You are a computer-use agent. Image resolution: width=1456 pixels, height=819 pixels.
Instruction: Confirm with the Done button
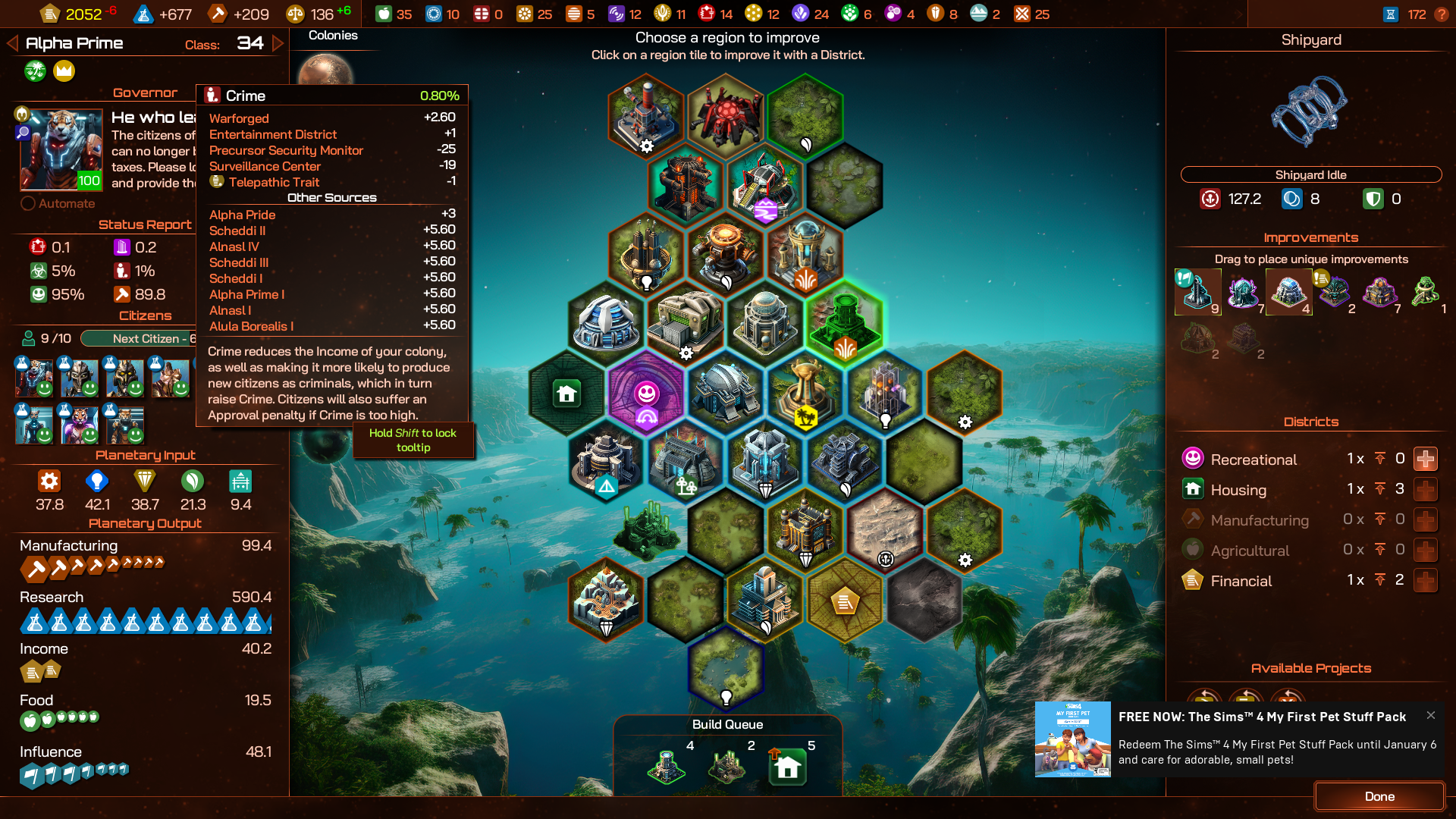click(x=1379, y=796)
